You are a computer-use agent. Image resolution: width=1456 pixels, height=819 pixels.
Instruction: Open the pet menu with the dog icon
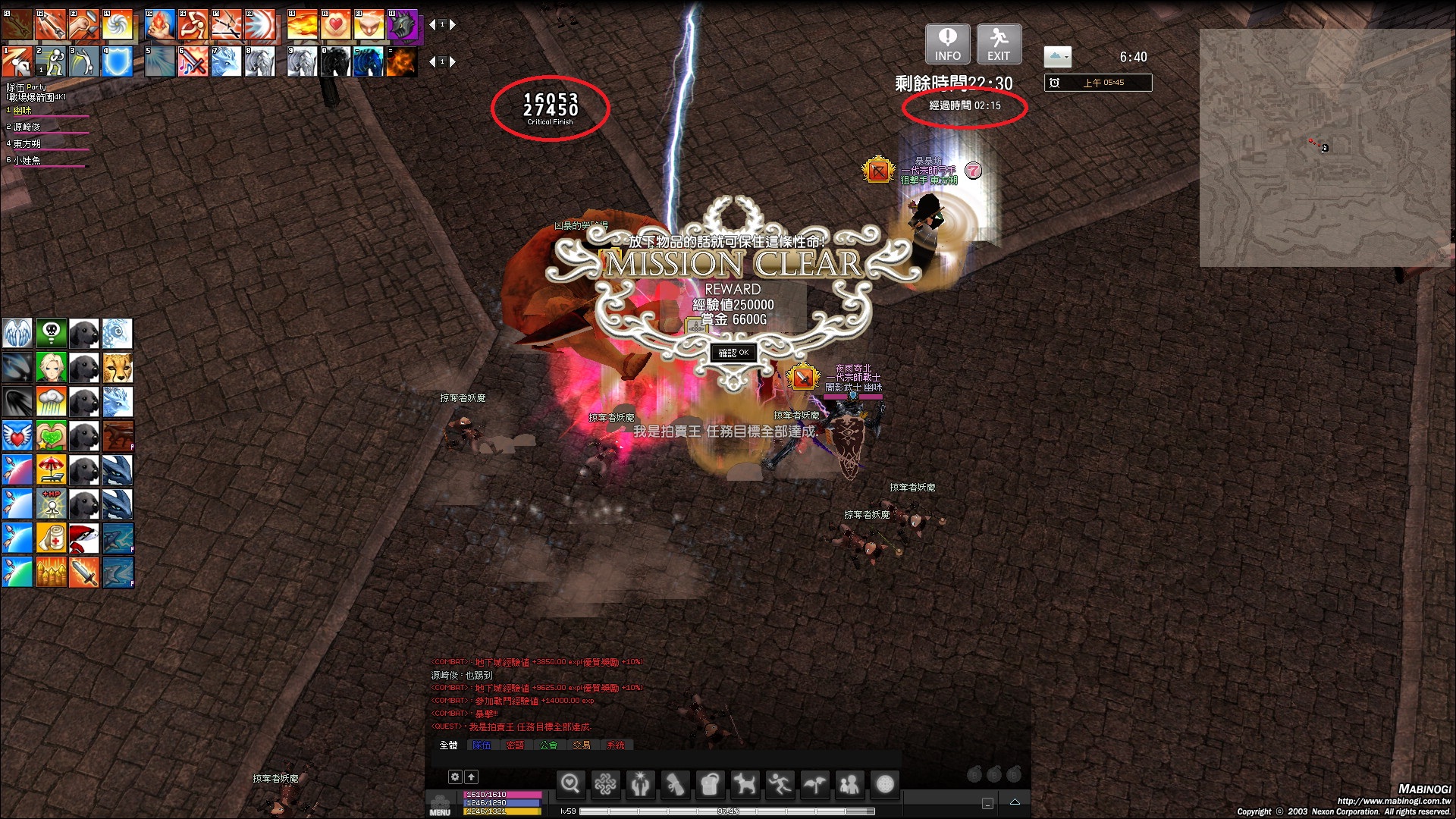745,784
